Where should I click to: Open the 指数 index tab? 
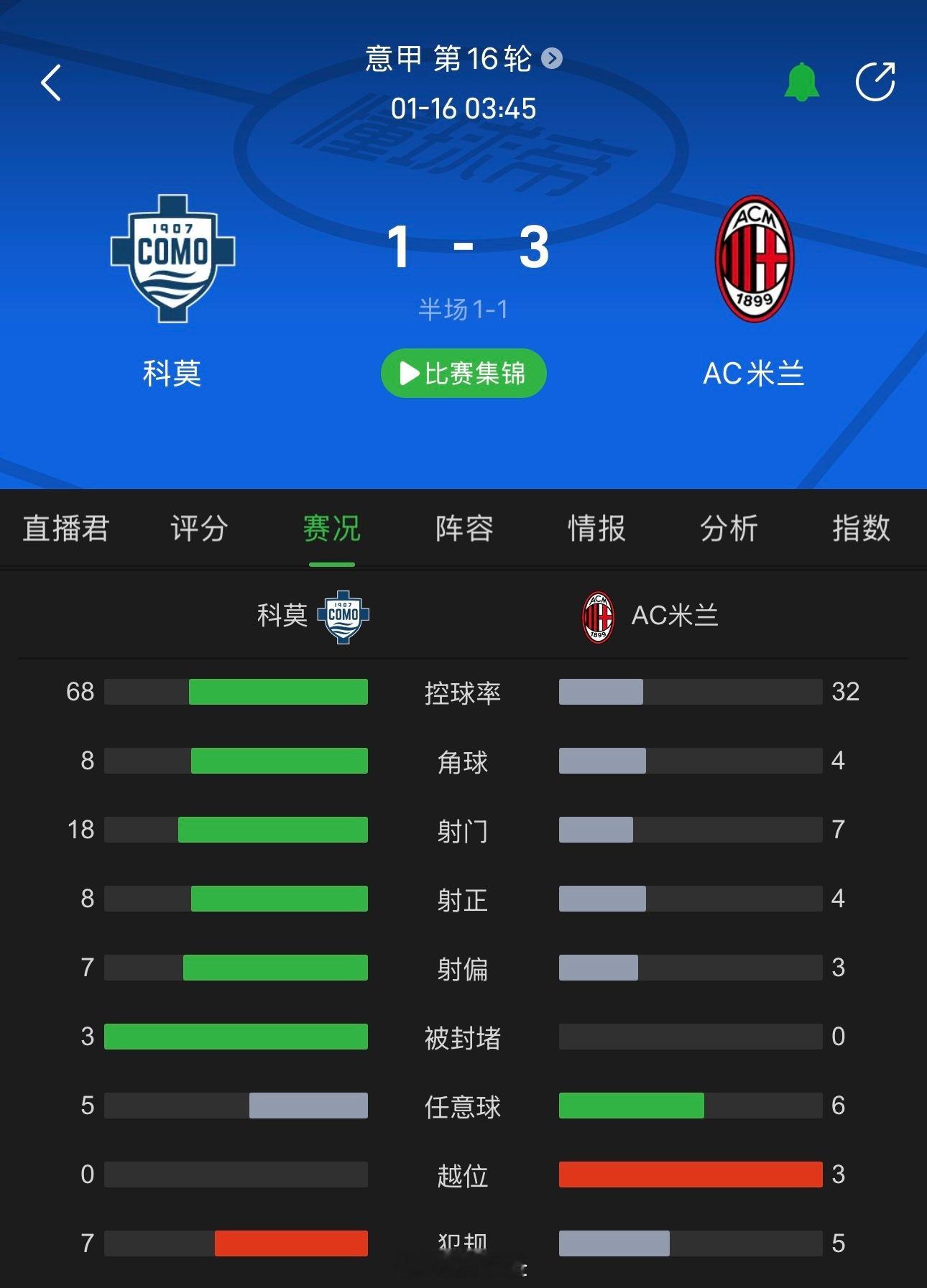point(862,529)
